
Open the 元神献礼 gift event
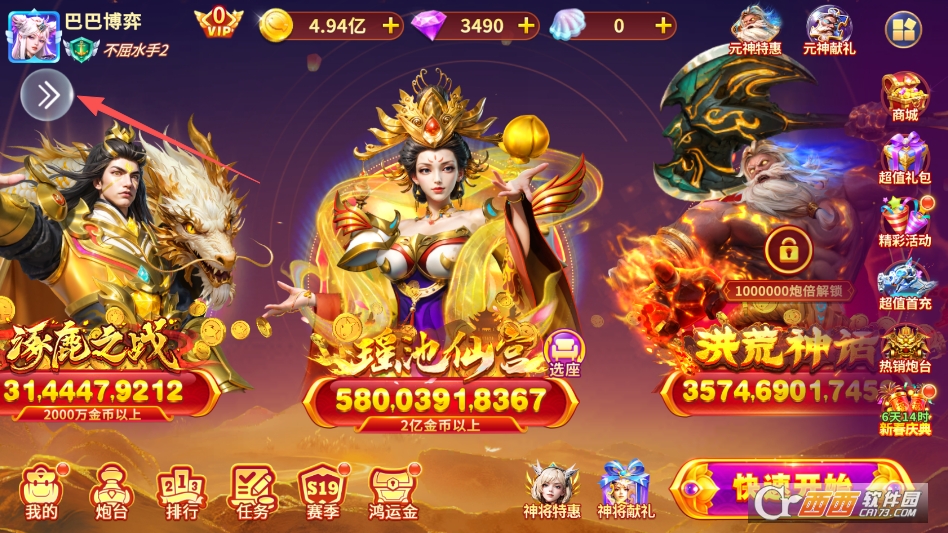point(827,30)
